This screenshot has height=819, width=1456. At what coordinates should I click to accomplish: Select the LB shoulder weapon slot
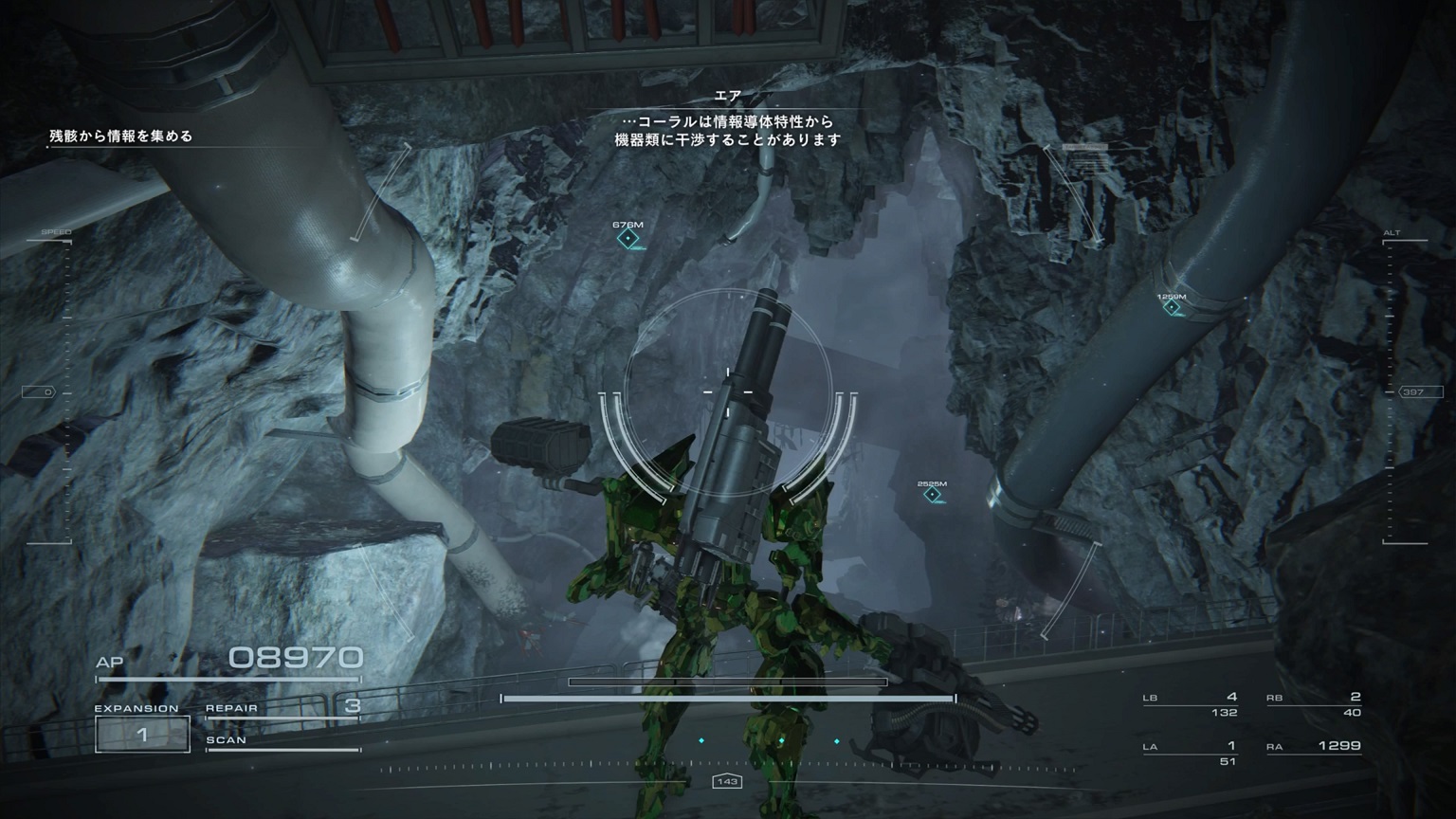click(x=1191, y=704)
